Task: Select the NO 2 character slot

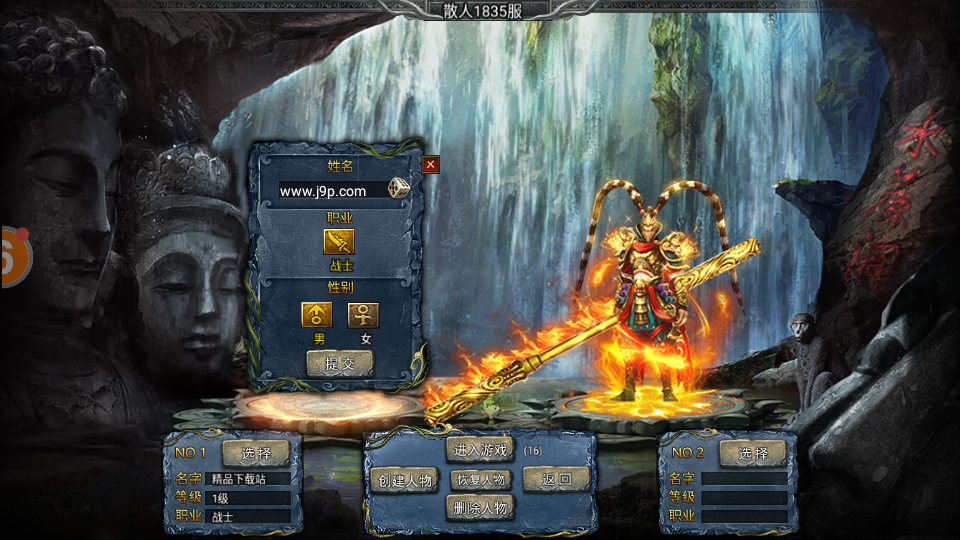Action: click(752, 453)
